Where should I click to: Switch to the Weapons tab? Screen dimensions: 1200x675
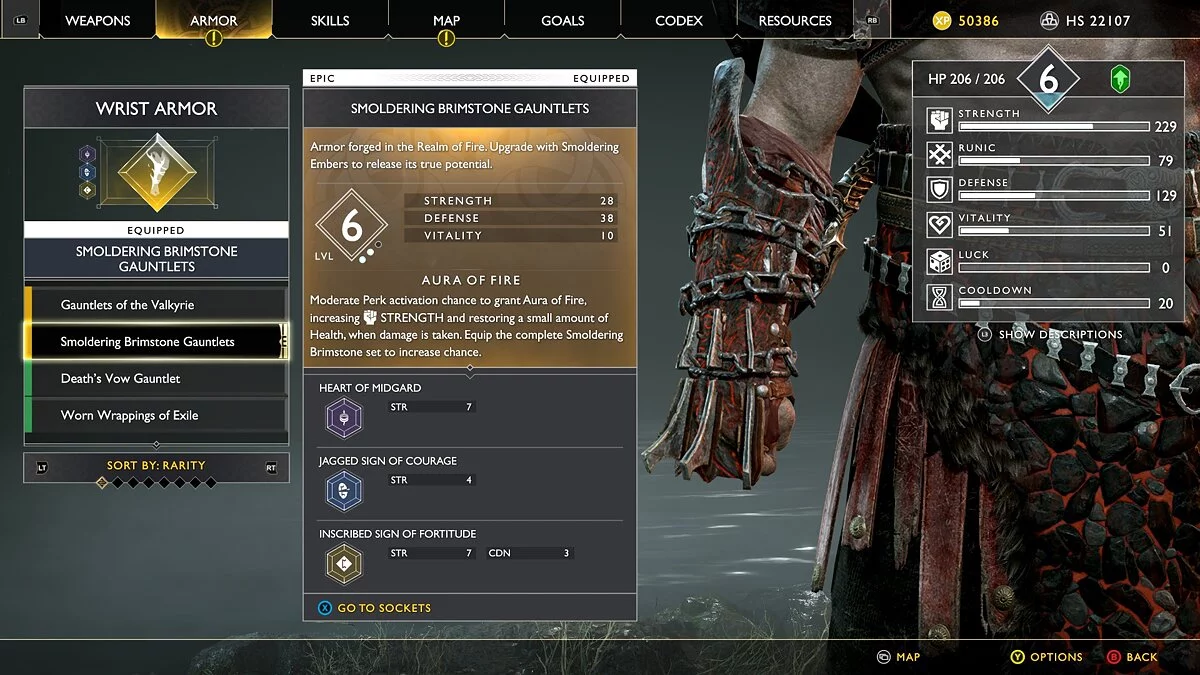tap(98, 20)
